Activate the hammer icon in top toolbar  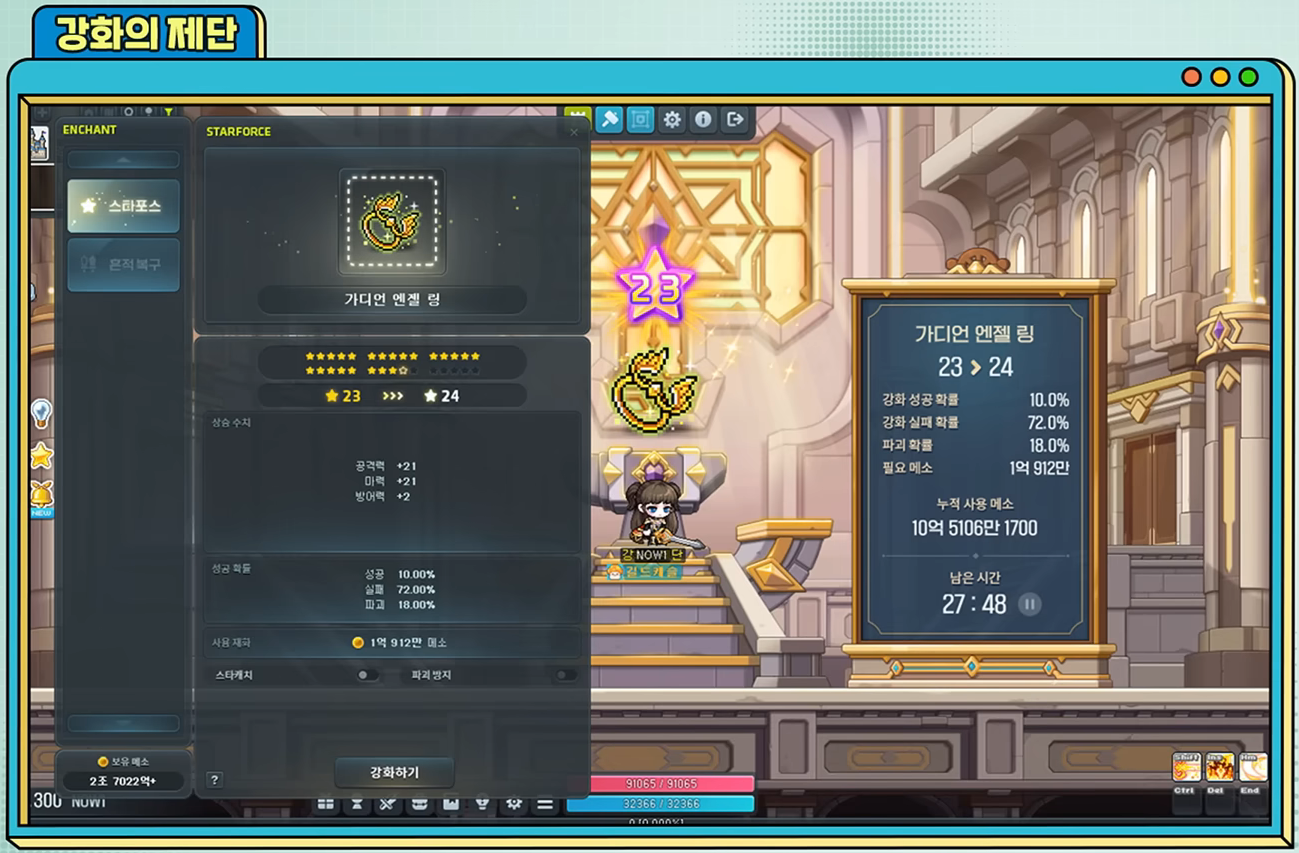coord(609,120)
